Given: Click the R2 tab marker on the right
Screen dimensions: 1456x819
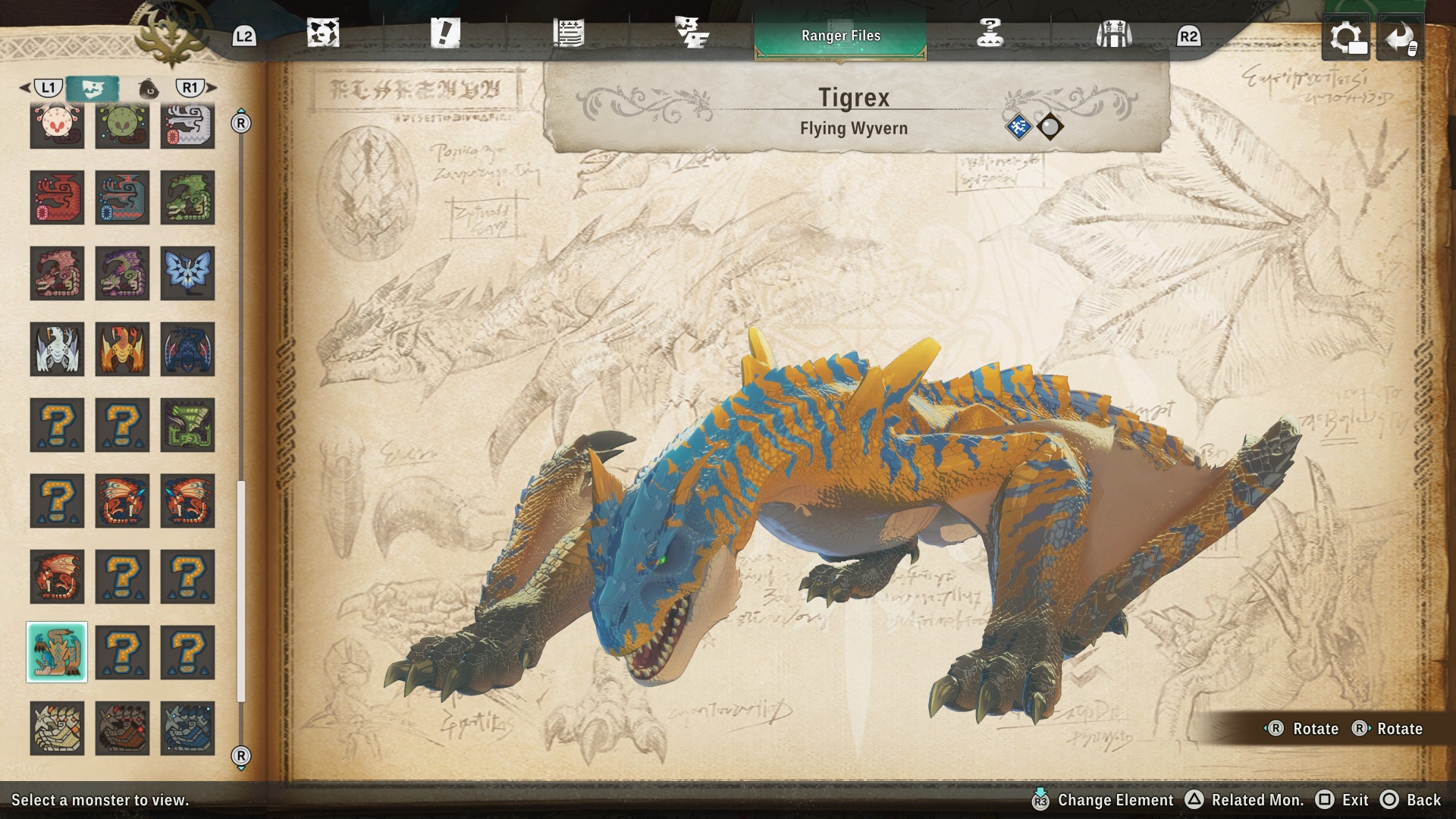Looking at the screenshot, I should (1189, 34).
